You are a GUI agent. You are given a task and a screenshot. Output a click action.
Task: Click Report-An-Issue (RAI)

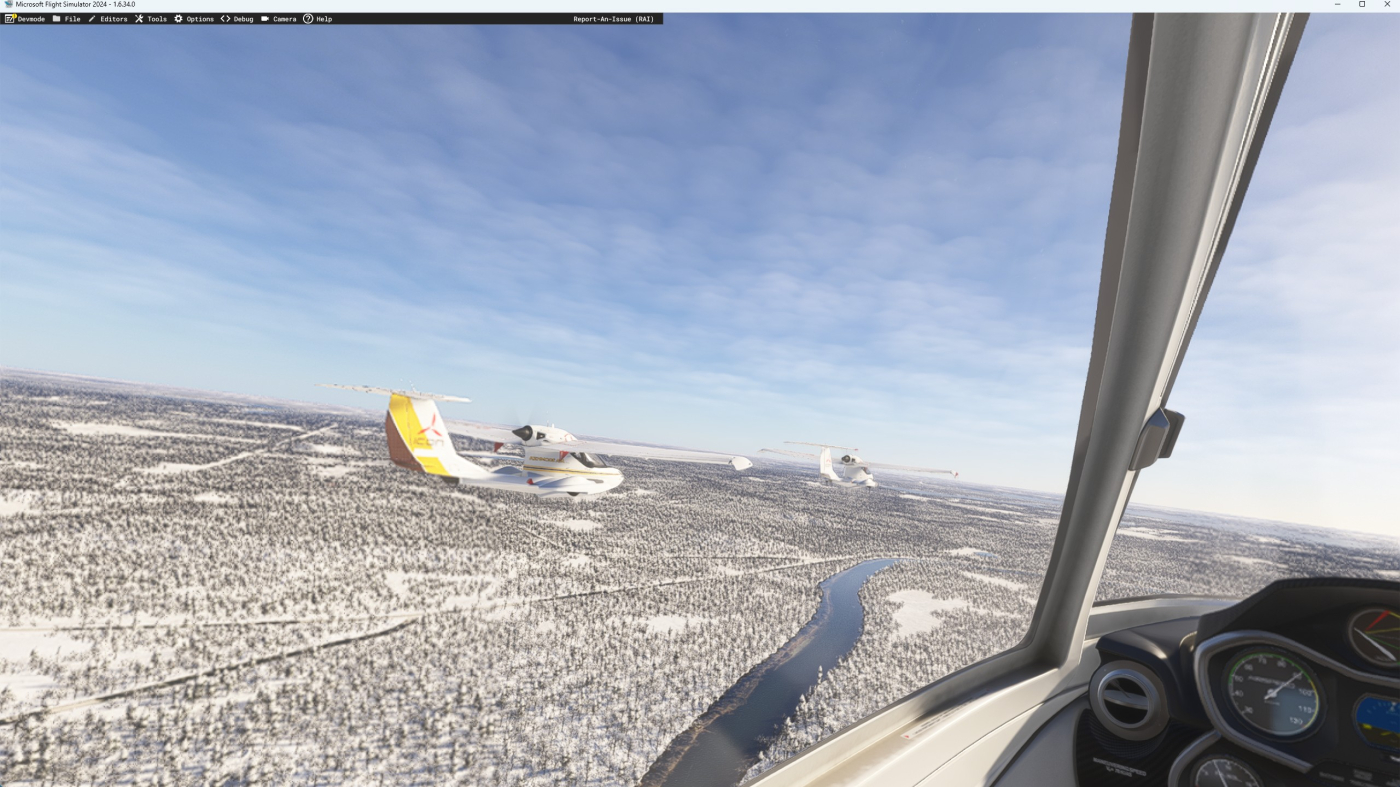coord(613,19)
